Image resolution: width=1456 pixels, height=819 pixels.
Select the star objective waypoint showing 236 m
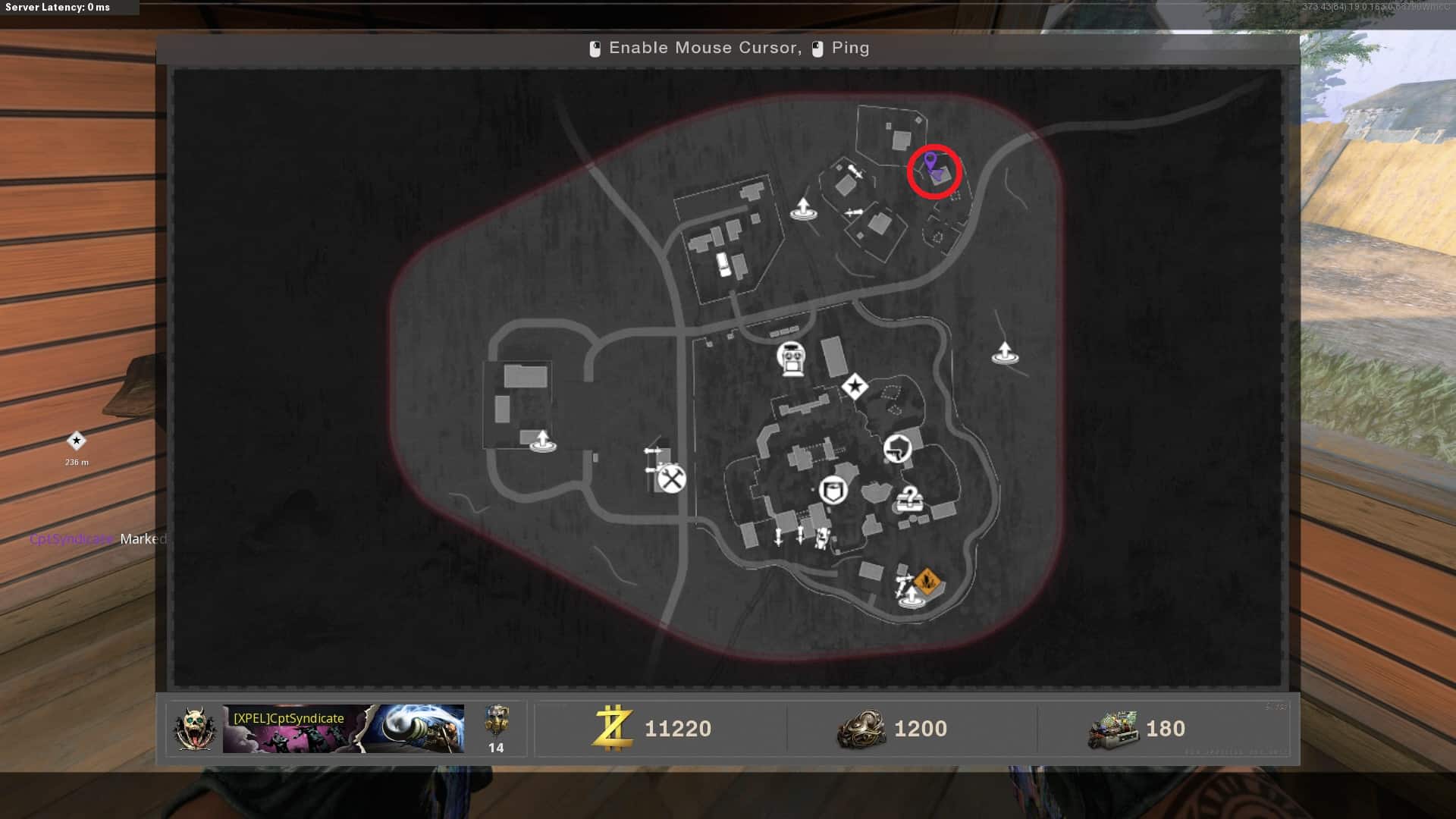(77, 441)
